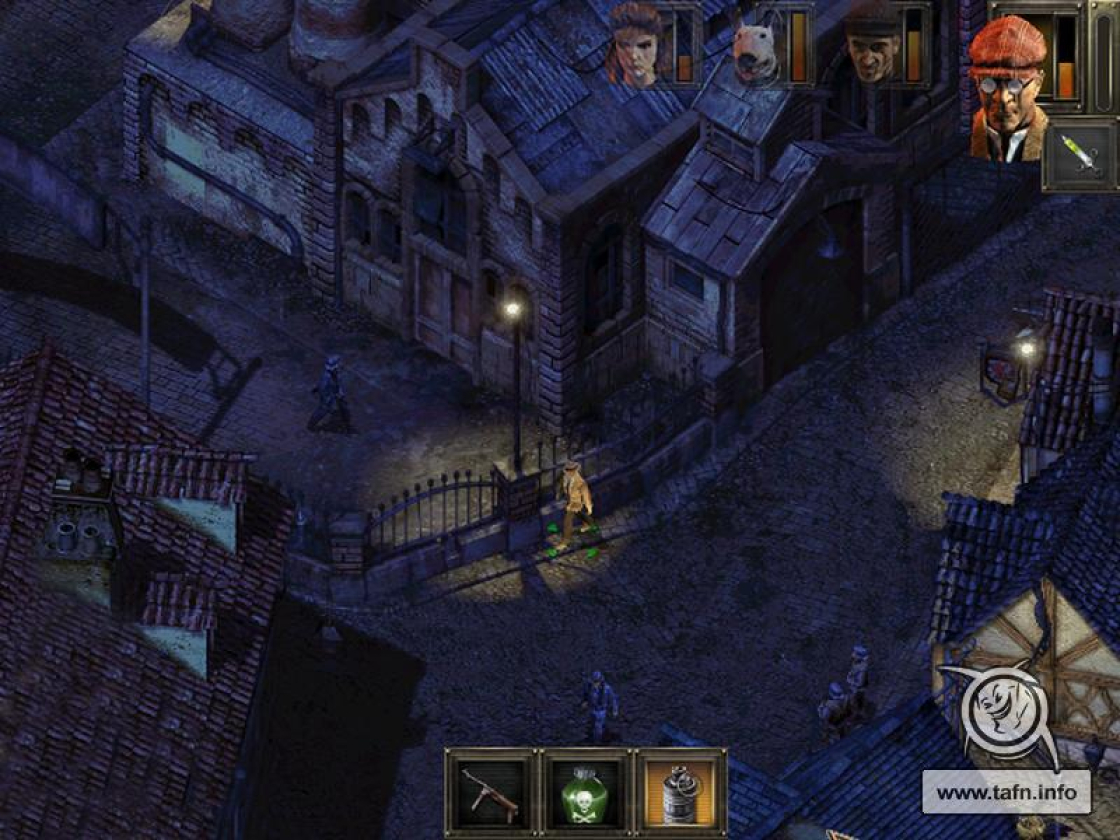Equip the submachine gun slot
This screenshot has height=840, width=1120.
tap(490, 791)
